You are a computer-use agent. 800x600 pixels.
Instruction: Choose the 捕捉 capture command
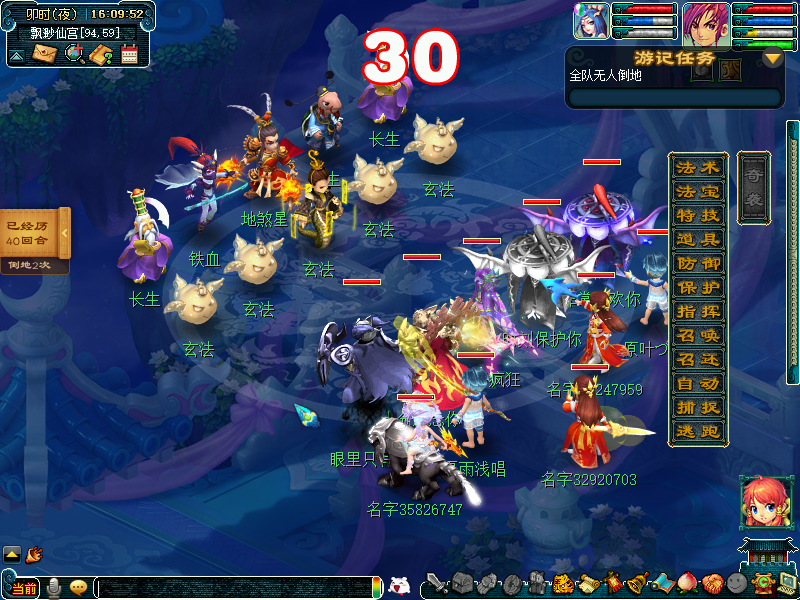click(697, 407)
